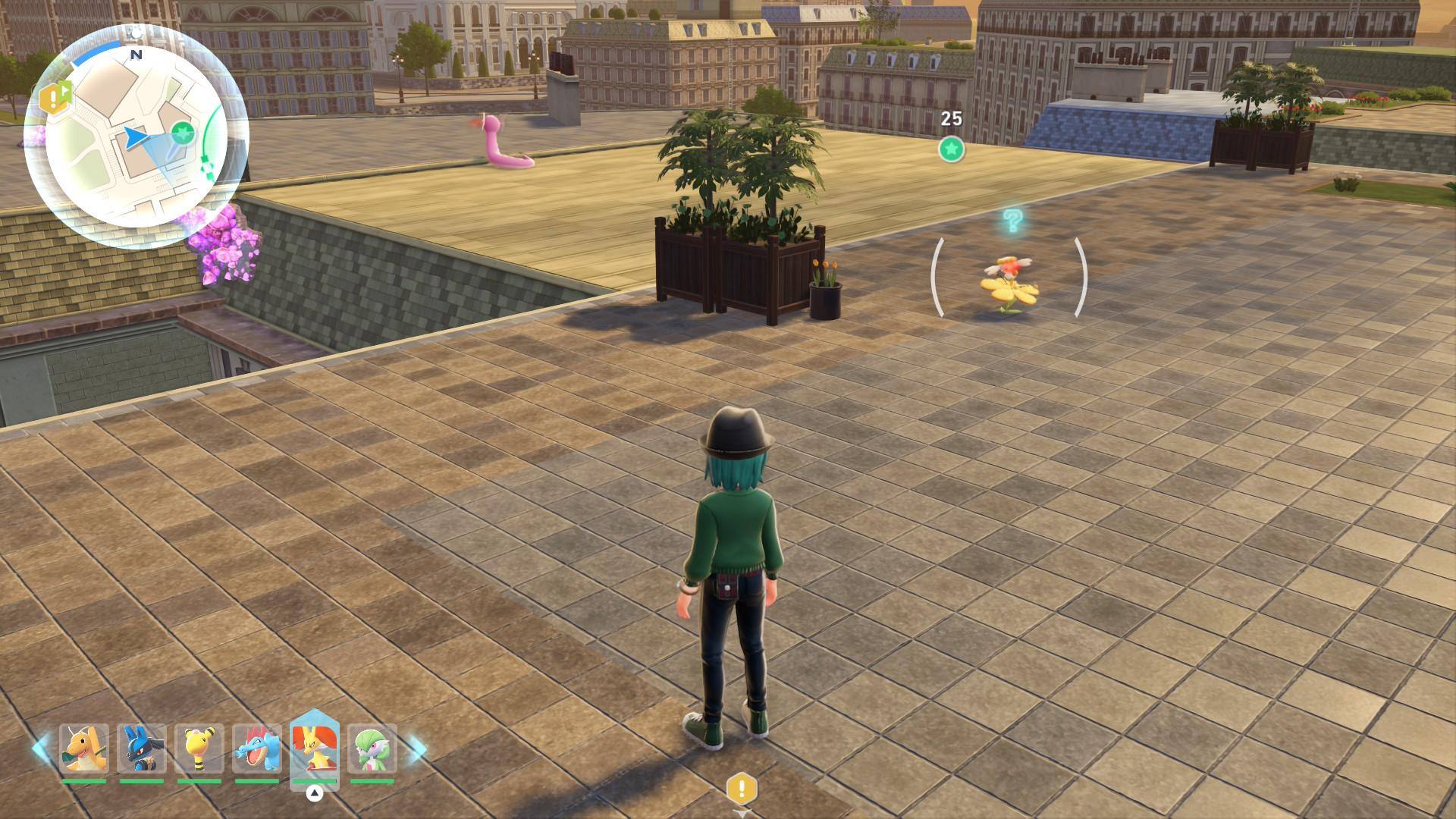Pick Feraligatr from the party bar

tap(257, 748)
